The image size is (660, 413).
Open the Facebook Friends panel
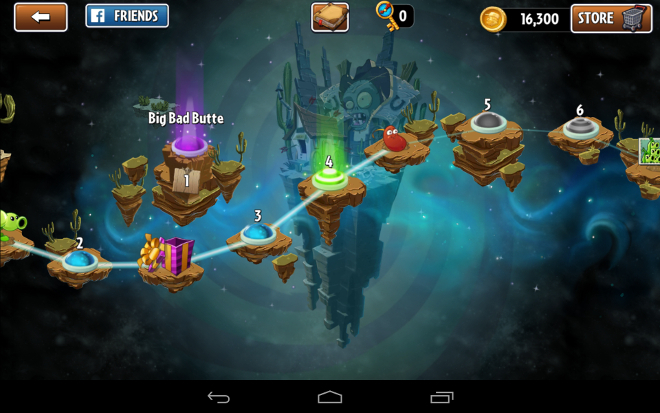tap(127, 16)
